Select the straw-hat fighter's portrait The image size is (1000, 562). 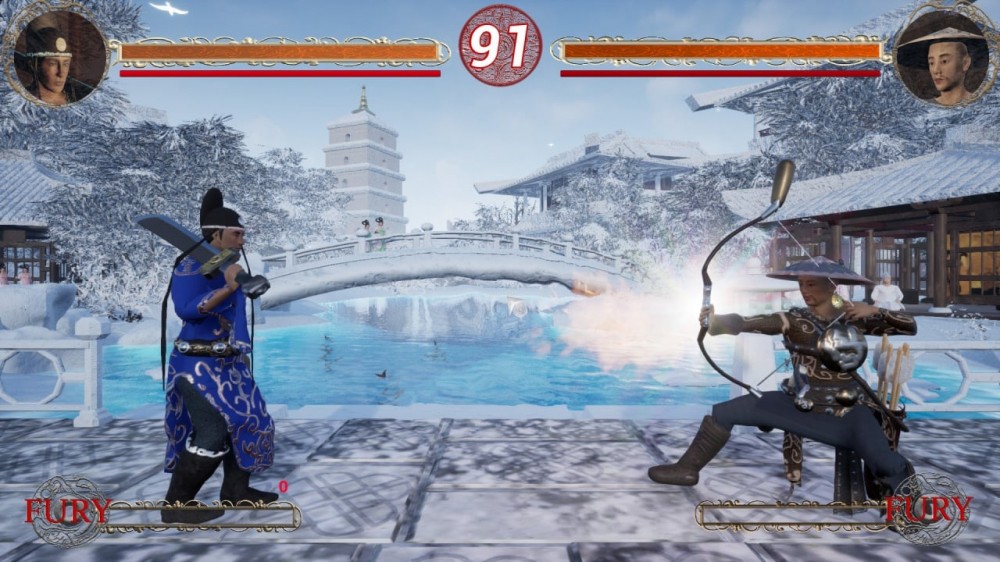coord(941,57)
